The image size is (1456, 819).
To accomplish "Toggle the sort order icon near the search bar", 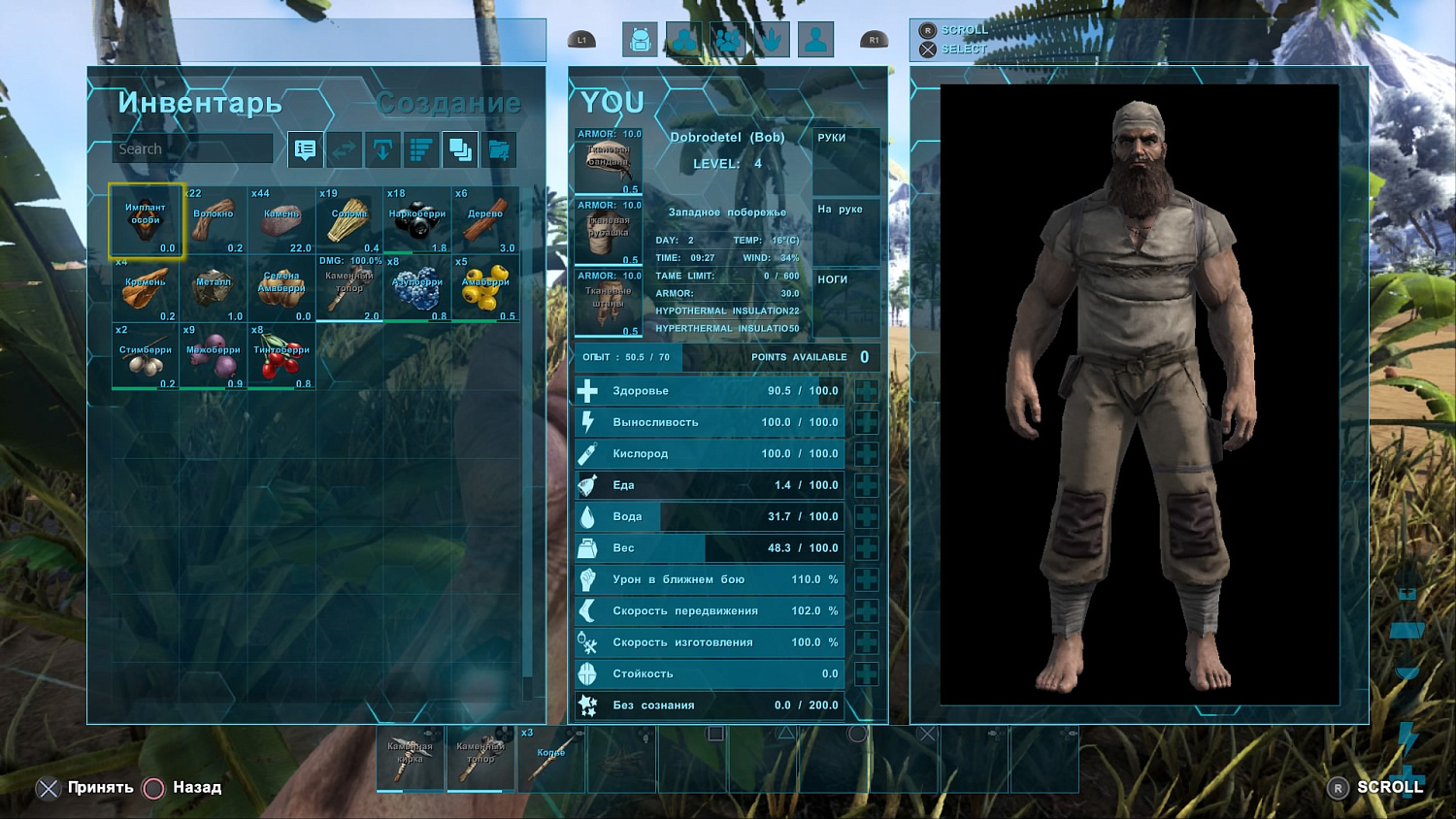I will (419, 149).
